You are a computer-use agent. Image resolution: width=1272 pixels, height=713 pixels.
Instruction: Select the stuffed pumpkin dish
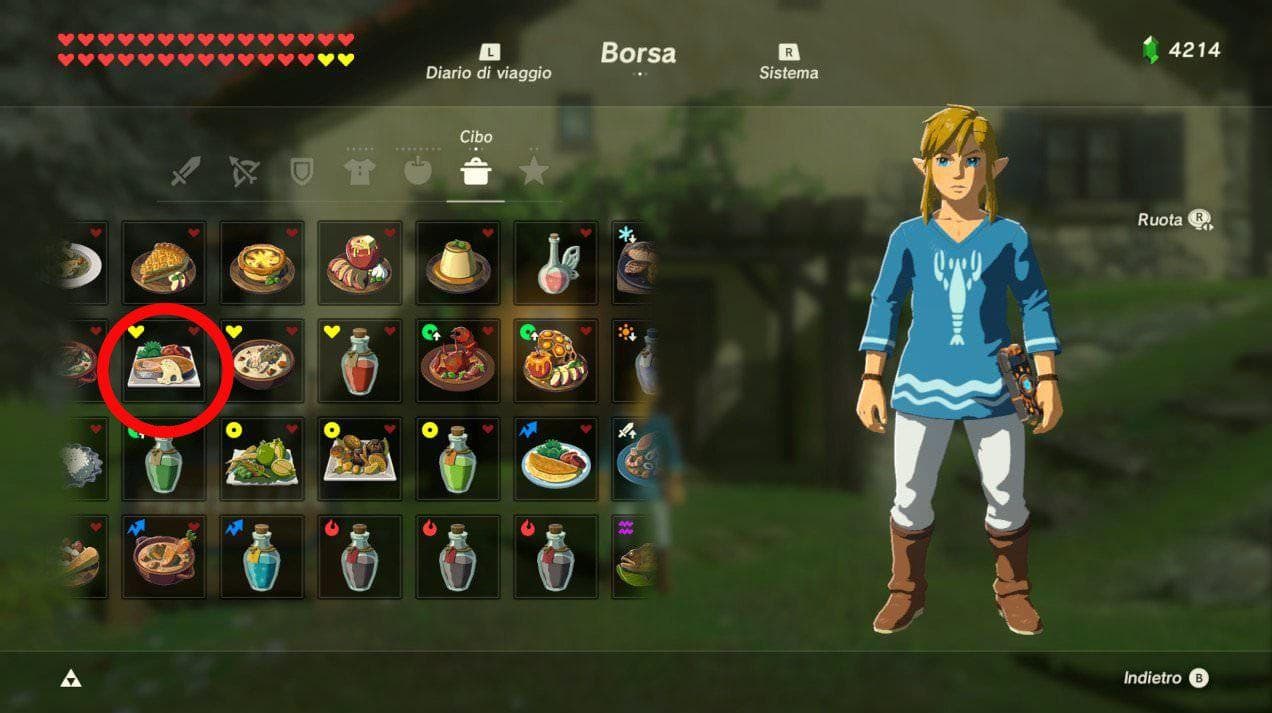tap(556, 362)
